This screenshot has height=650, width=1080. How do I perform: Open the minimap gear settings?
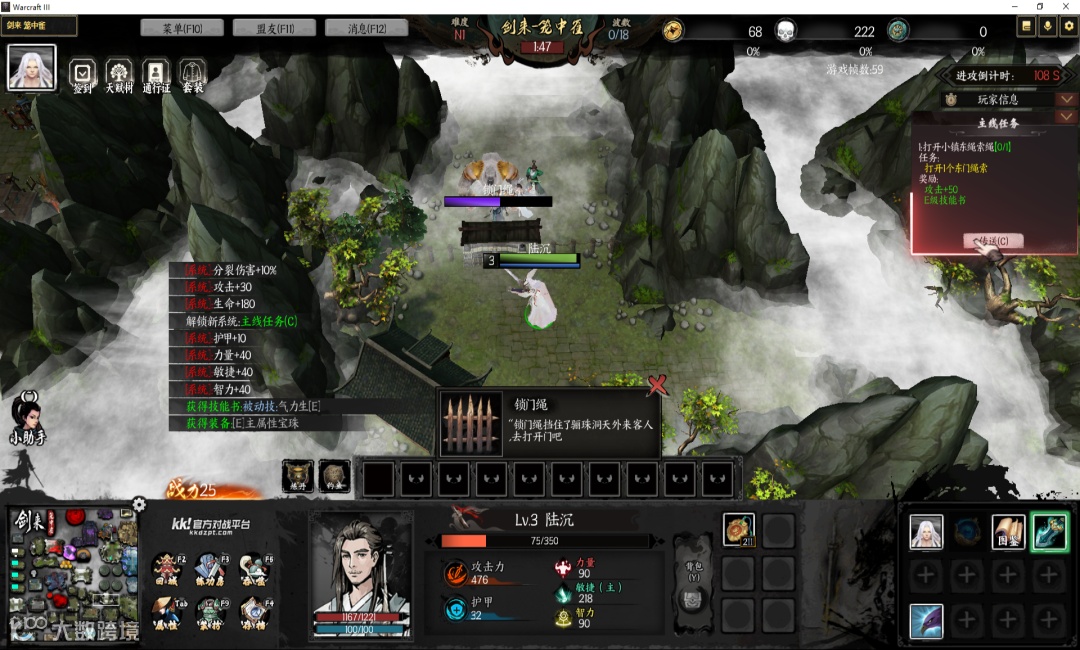[139, 504]
